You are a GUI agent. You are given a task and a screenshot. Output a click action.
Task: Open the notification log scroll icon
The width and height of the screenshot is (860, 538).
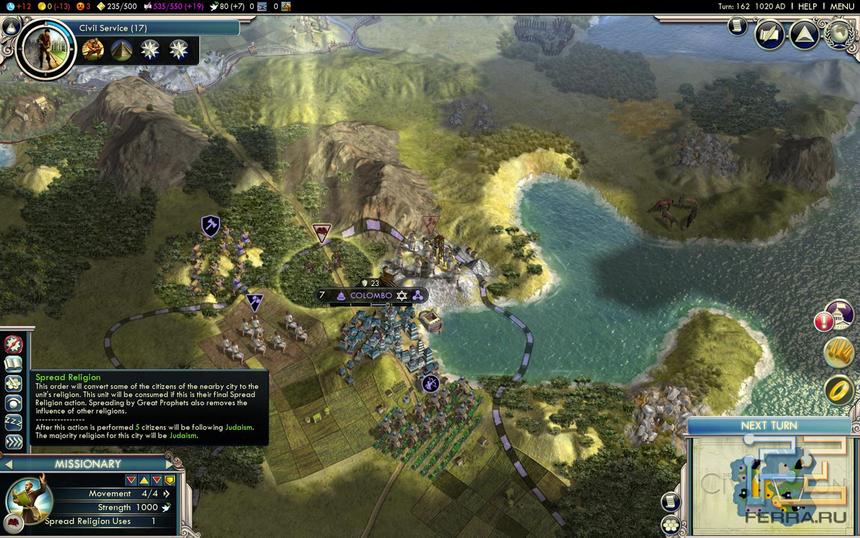[x=739, y=27]
